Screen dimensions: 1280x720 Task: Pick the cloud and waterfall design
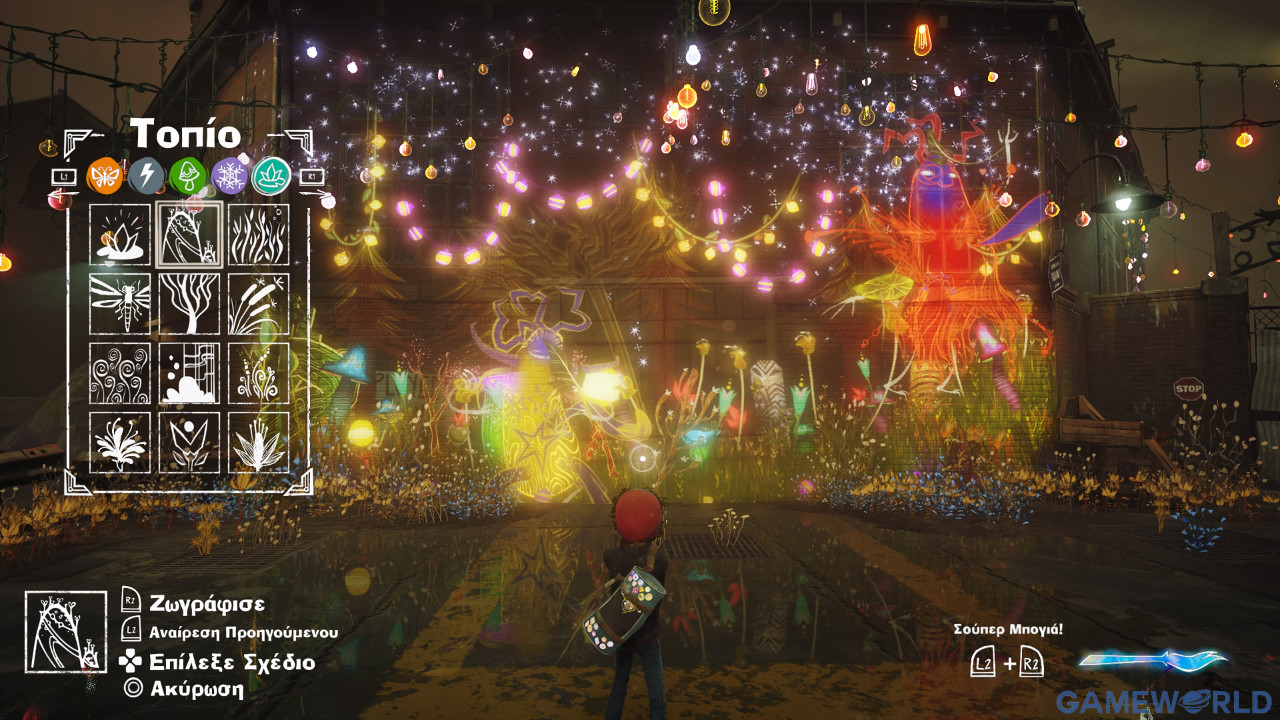pos(189,373)
